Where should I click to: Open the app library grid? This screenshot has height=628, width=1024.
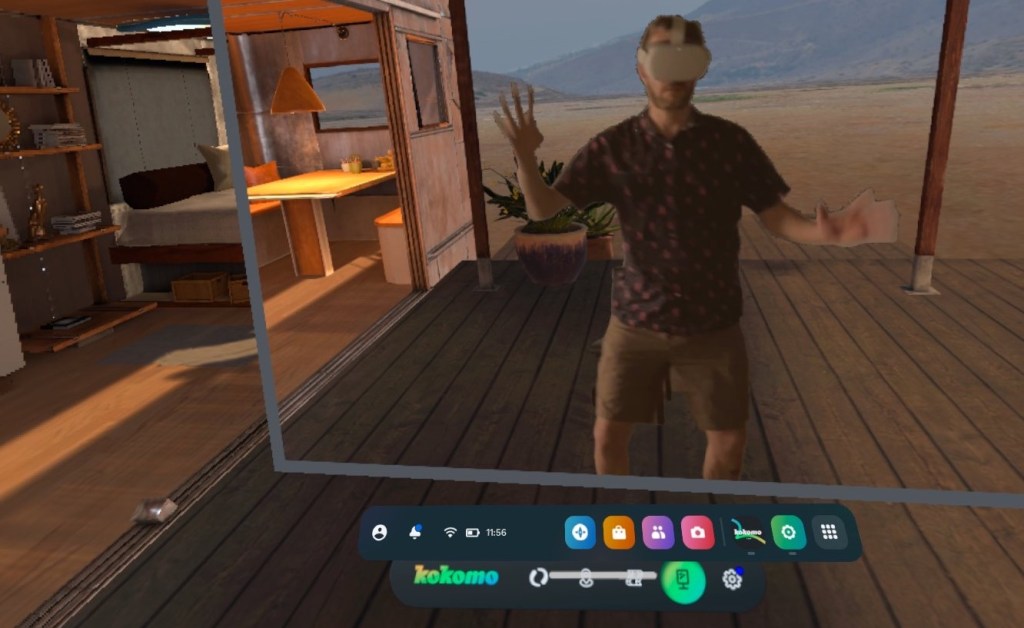(x=828, y=533)
